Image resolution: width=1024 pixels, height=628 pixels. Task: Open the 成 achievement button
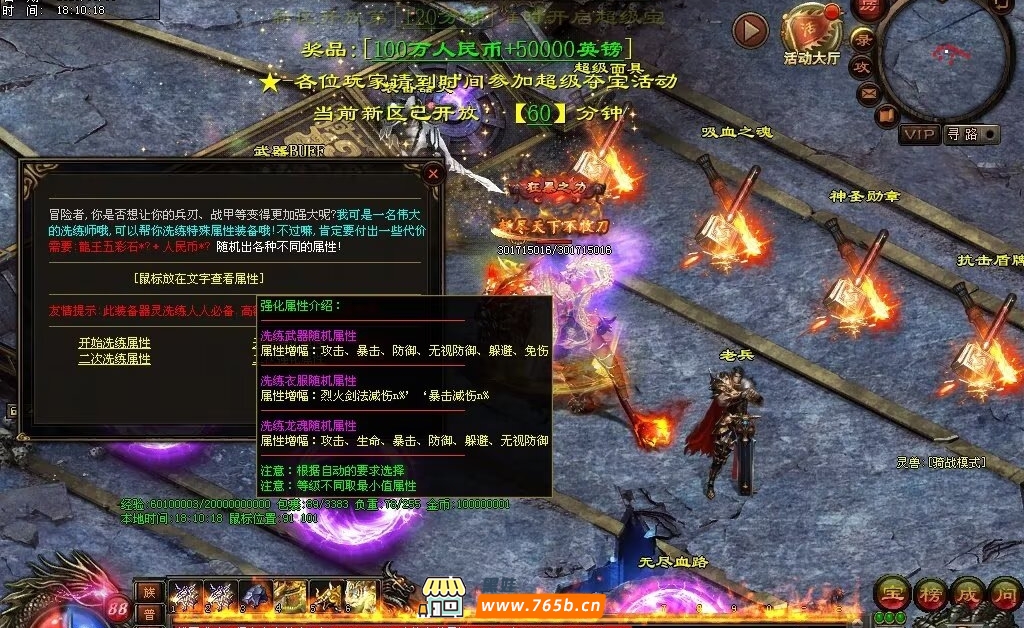click(x=967, y=594)
